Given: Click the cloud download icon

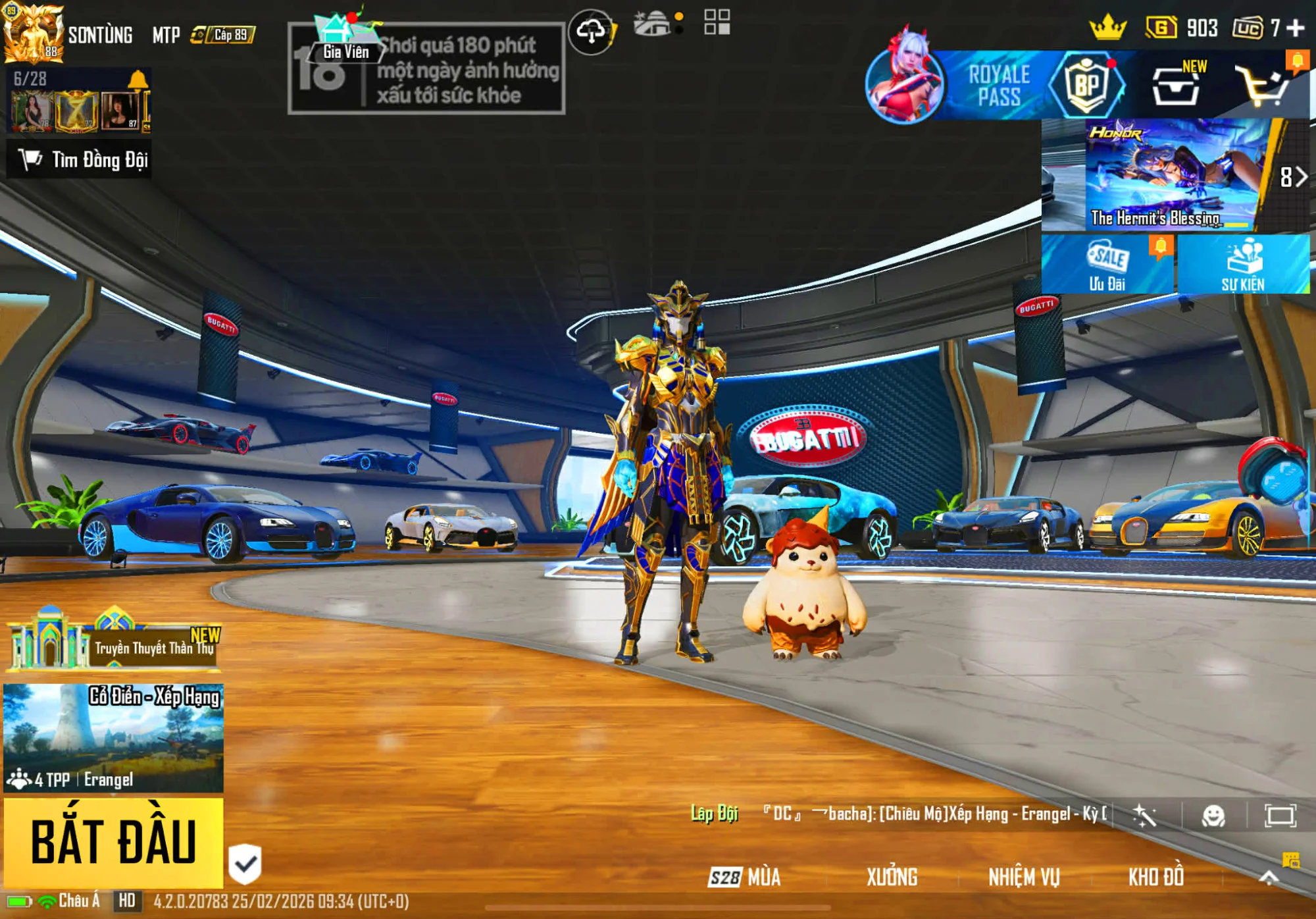Looking at the screenshot, I should tap(591, 31).
